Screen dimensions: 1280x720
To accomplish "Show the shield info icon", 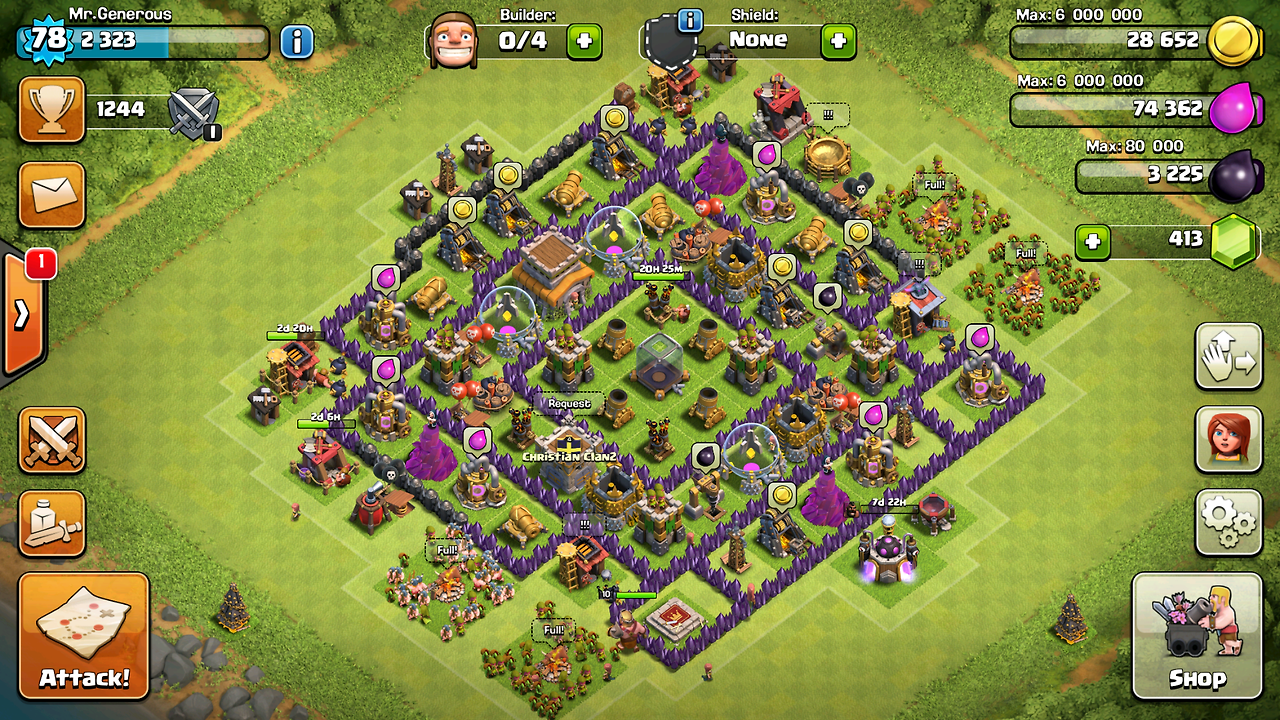I will (688, 19).
